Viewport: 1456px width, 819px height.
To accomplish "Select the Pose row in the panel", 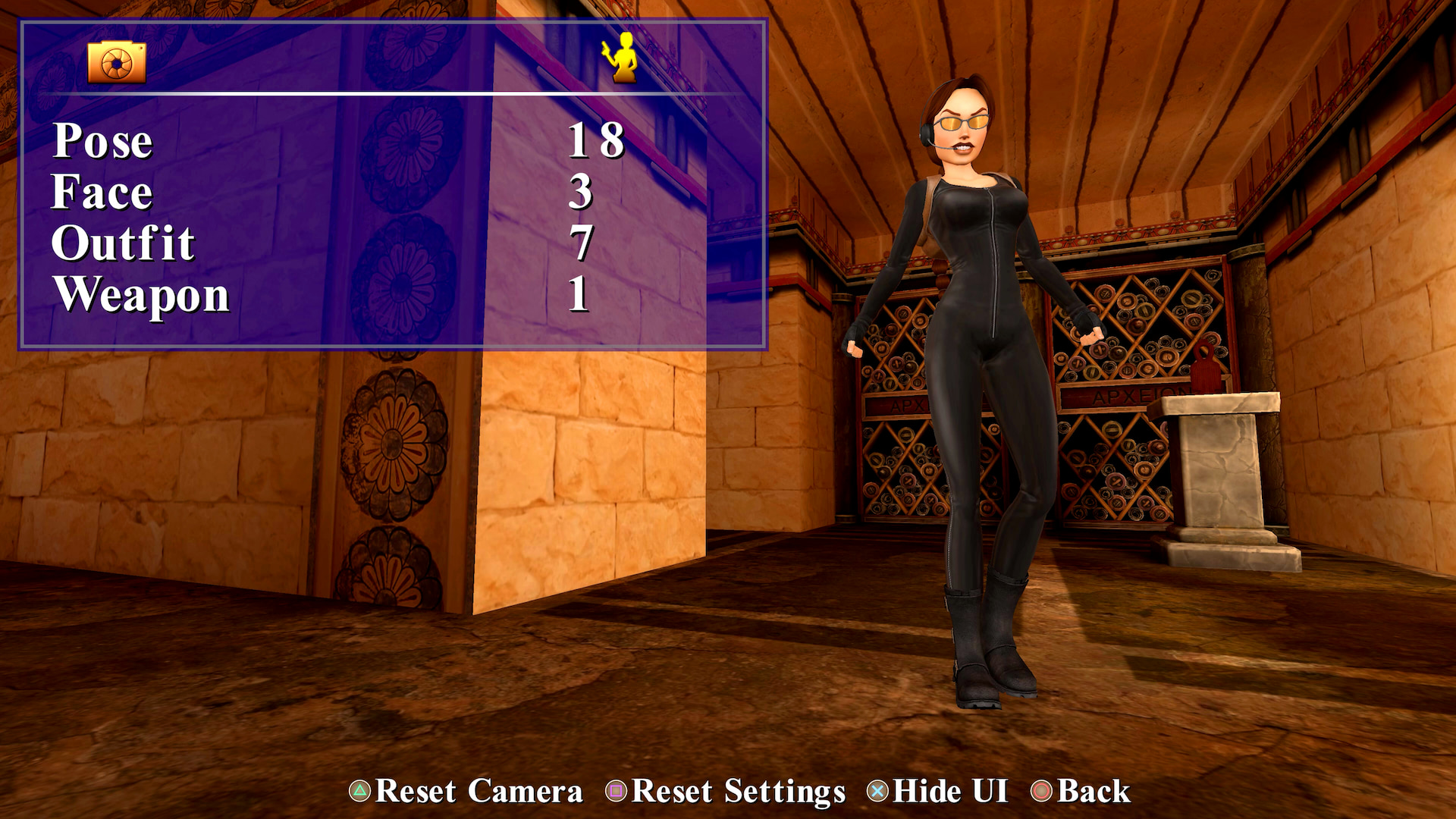I will tap(102, 141).
